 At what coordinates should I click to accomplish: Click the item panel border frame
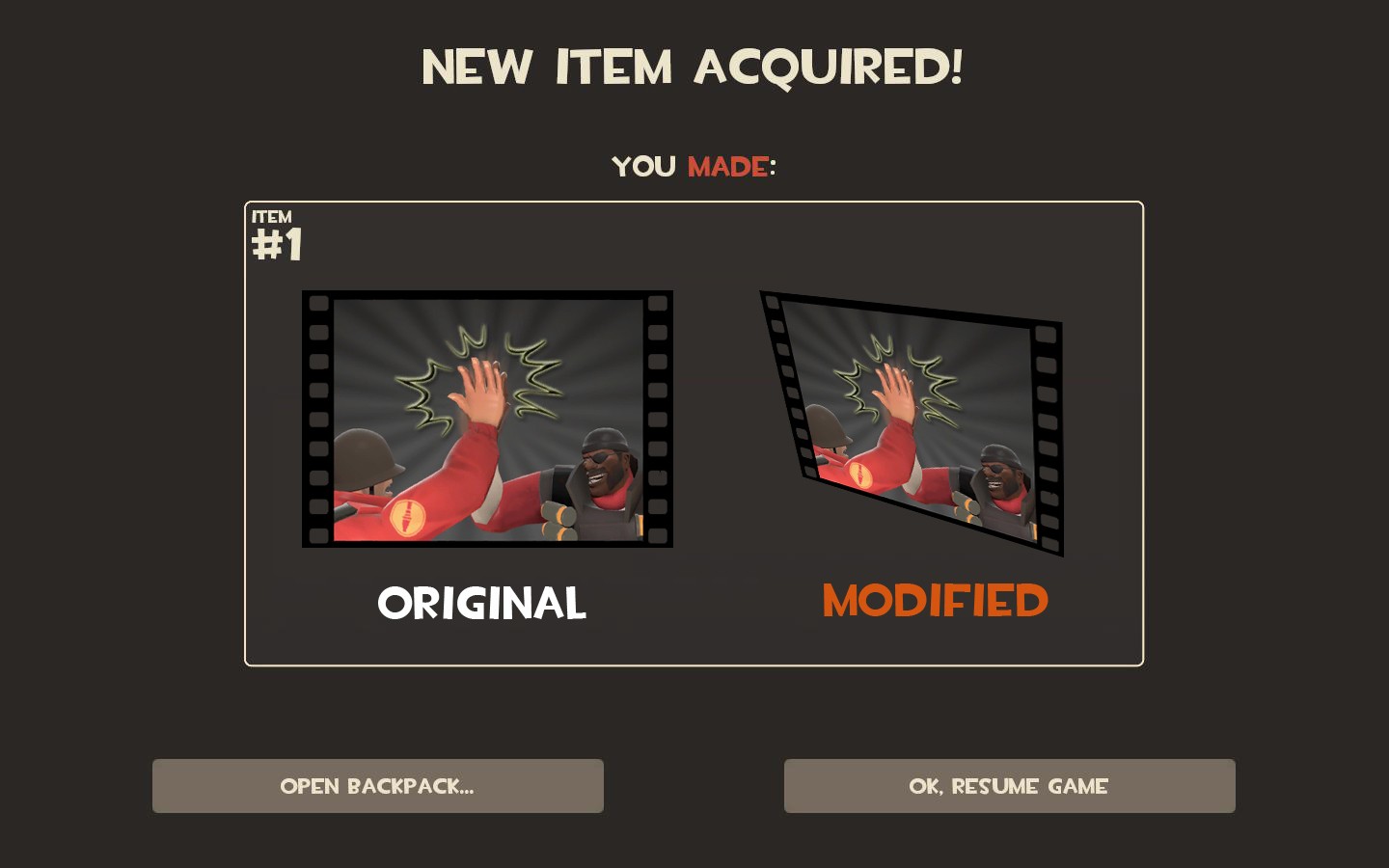click(x=694, y=202)
